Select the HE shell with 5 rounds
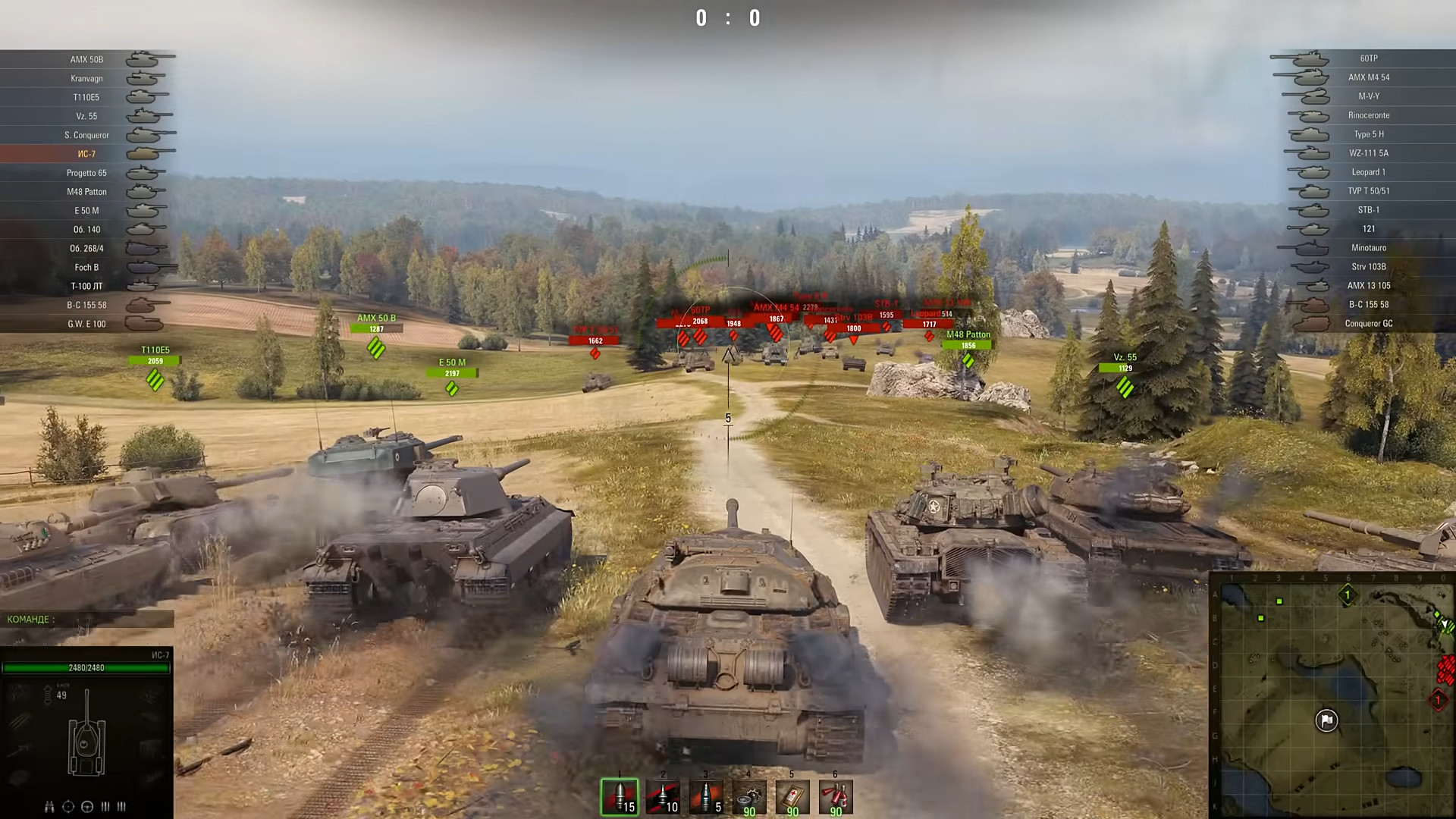This screenshot has height=819, width=1456. pyautogui.click(x=706, y=797)
